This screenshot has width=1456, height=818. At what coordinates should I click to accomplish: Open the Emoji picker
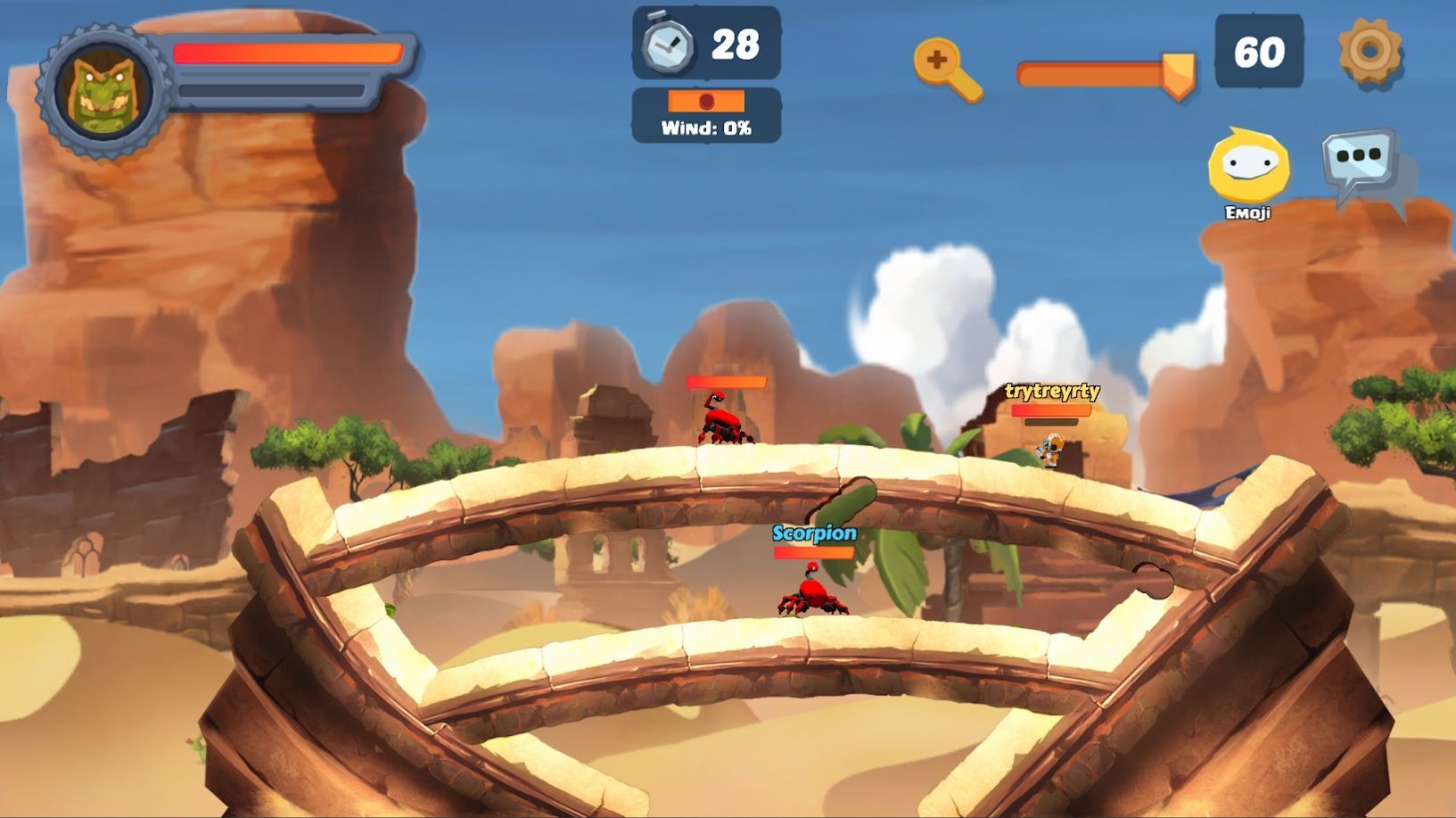coord(1248,167)
